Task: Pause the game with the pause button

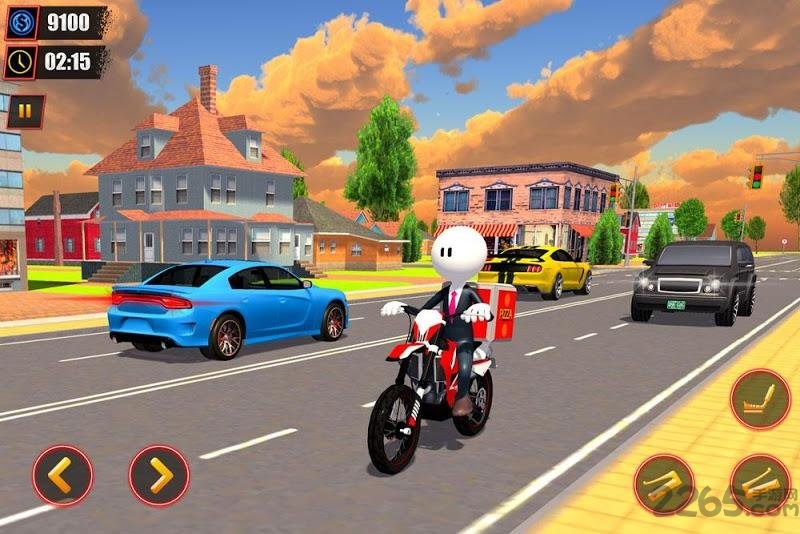Action: click(25, 110)
